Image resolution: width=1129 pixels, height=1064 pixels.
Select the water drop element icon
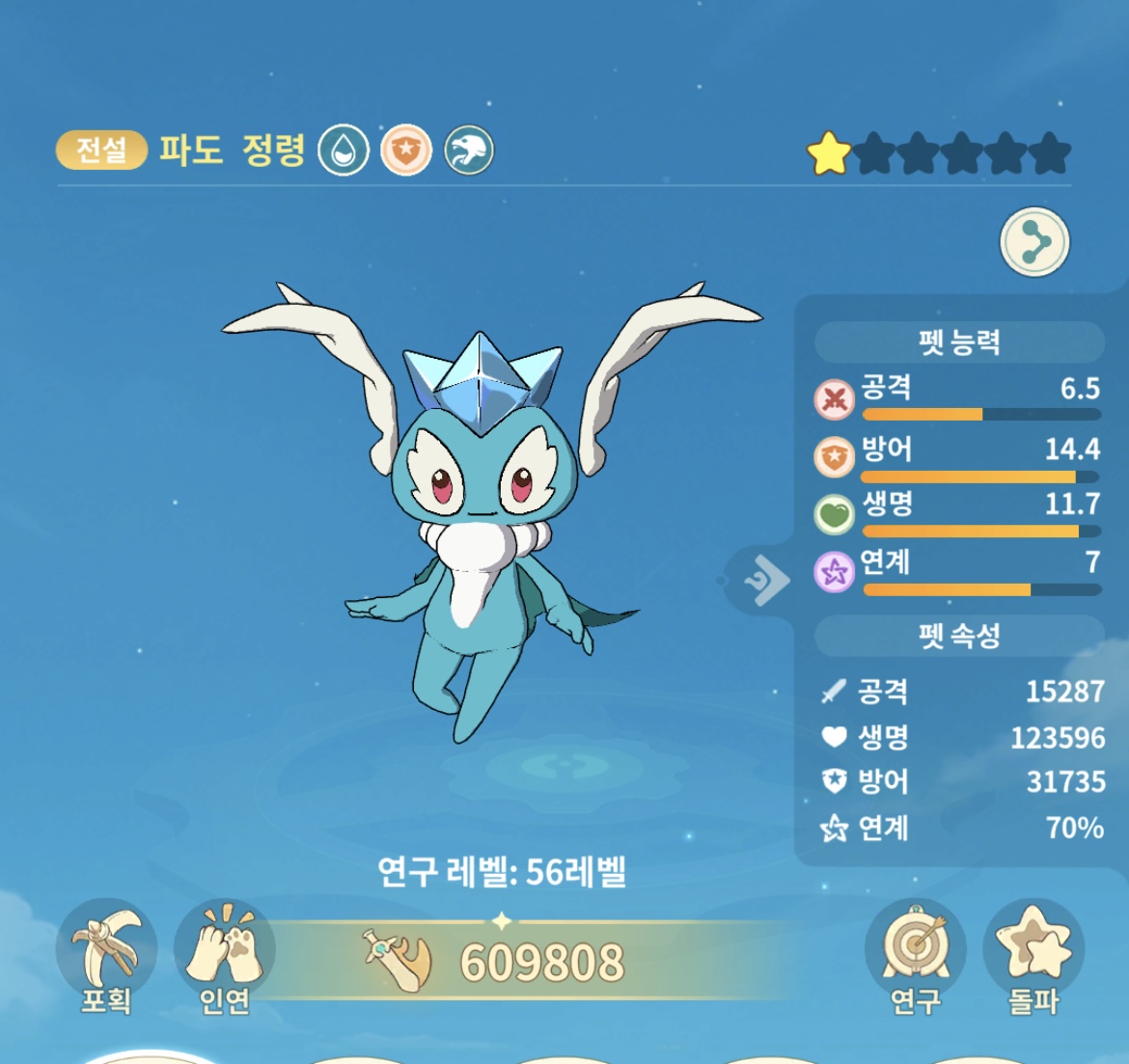pyautogui.click(x=344, y=150)
